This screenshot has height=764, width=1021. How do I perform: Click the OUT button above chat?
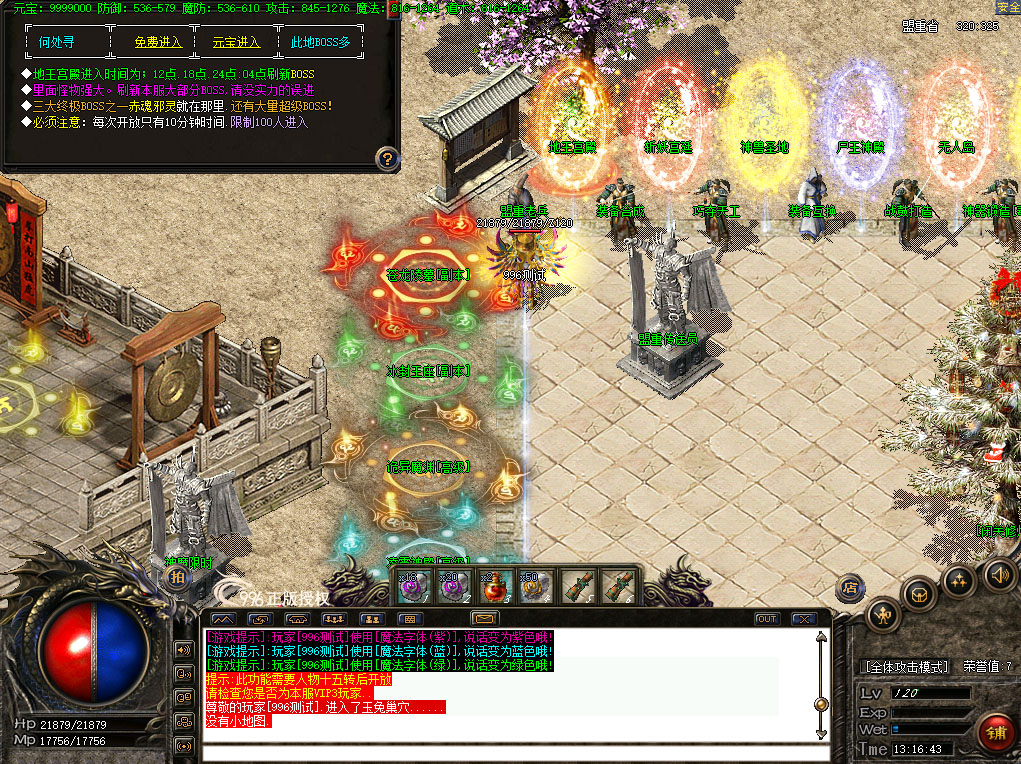pos(766,619)
